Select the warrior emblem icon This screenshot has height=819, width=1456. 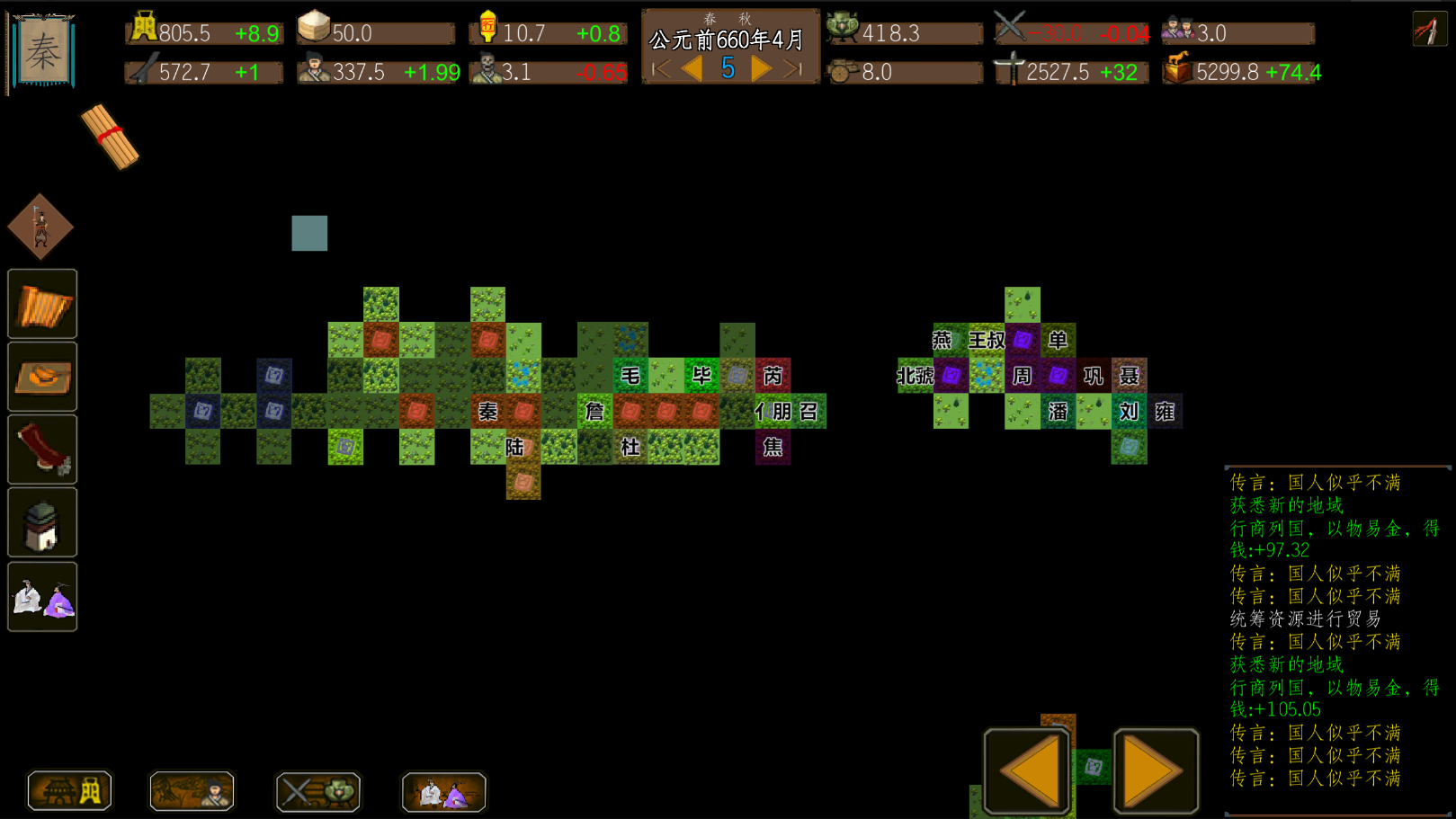pos(40,227)
